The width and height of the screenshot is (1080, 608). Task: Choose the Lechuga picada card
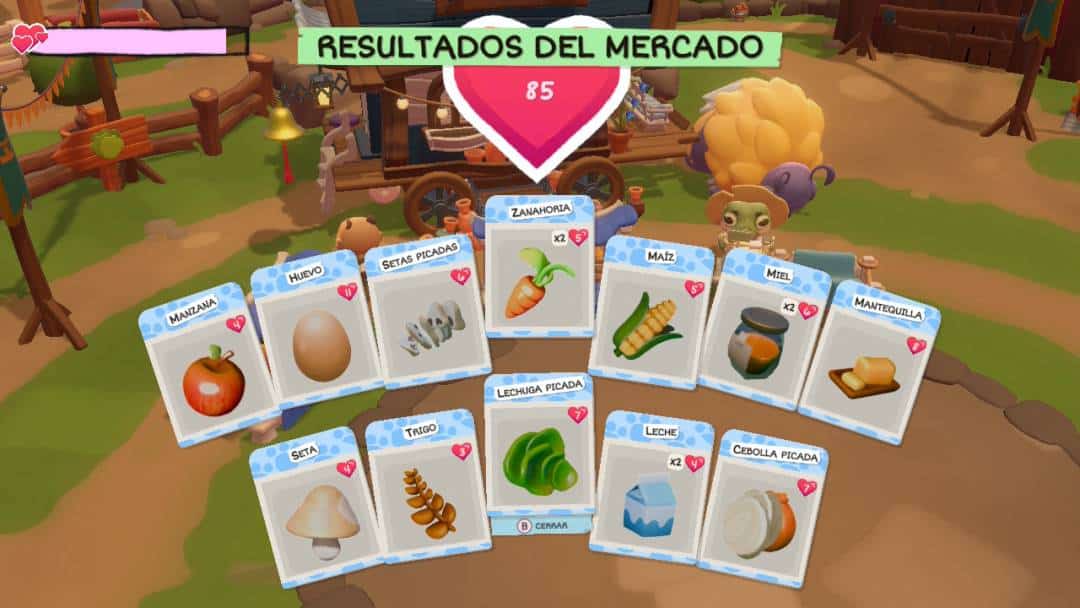(539, 448)
